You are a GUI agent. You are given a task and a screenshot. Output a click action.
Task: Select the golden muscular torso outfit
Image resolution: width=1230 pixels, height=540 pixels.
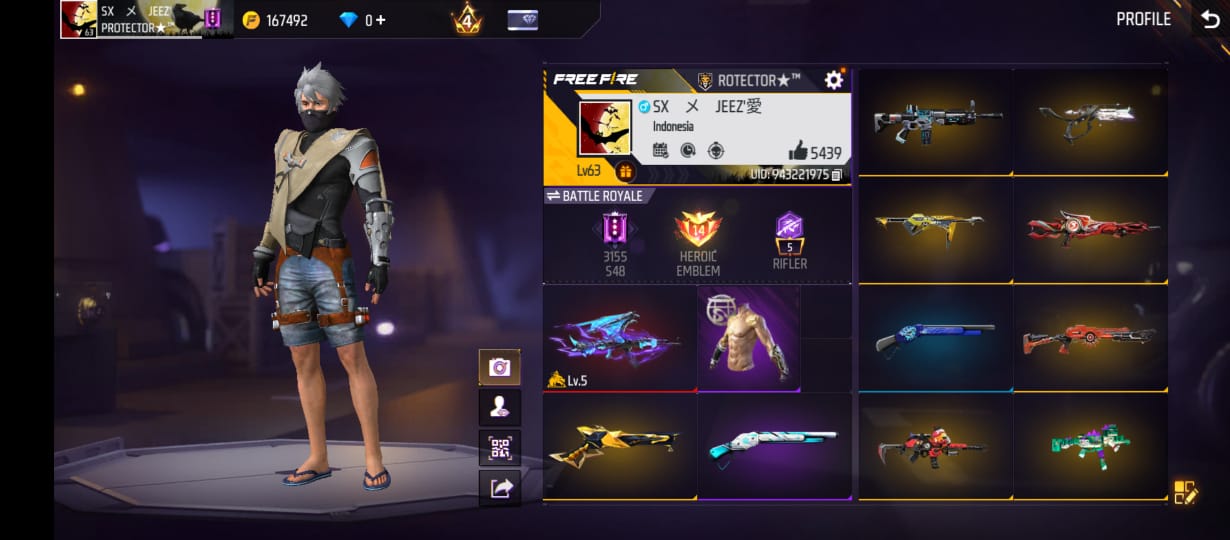coord(749,338)
